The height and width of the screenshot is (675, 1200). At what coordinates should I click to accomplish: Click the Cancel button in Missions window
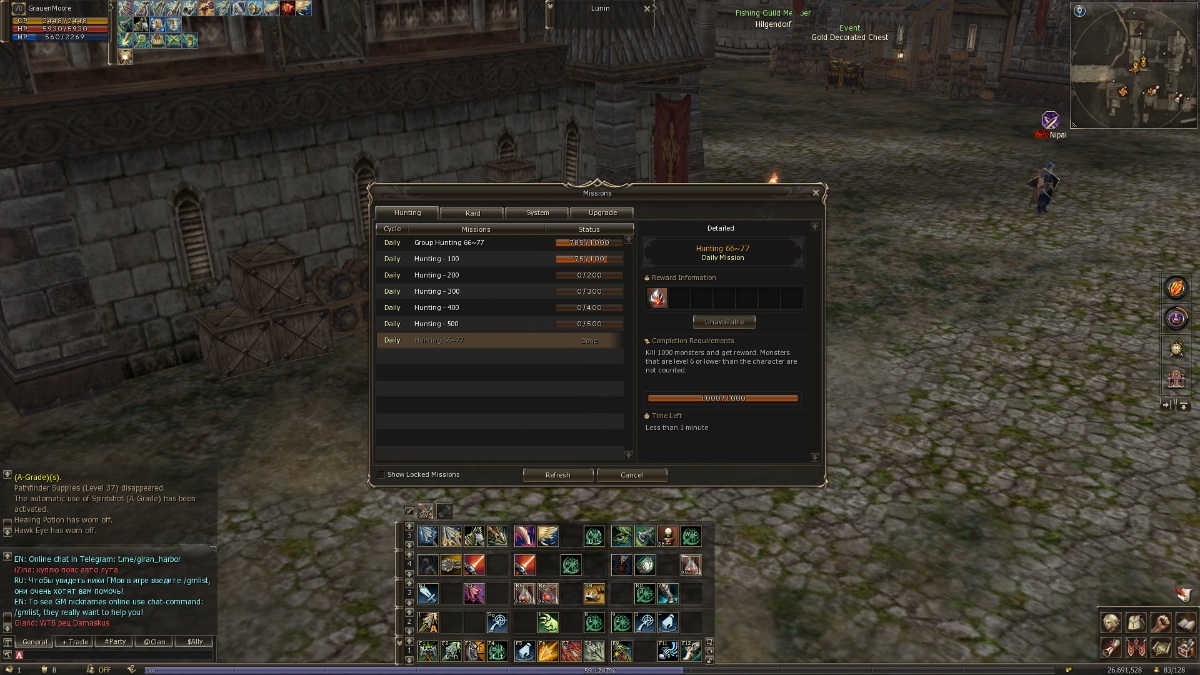click(x=632, y=475)
